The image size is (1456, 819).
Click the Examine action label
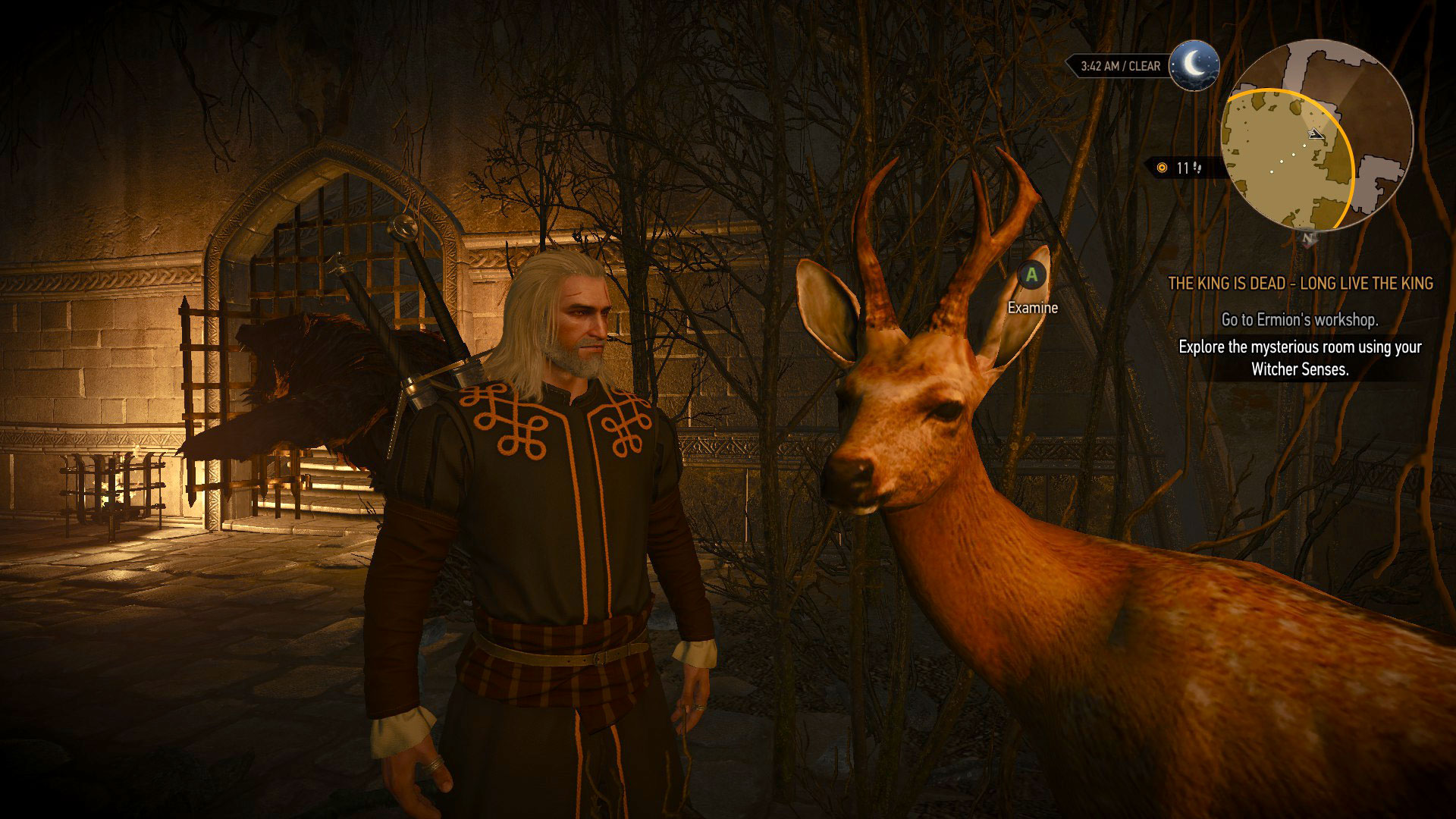point(1031,308)
